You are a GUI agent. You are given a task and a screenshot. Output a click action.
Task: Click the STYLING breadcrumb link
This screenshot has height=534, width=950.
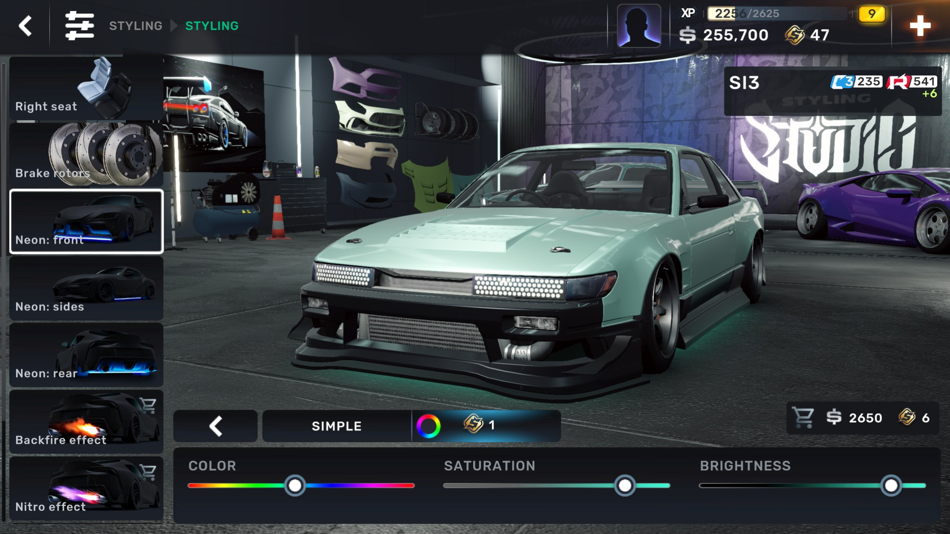(x=135, y=26)
